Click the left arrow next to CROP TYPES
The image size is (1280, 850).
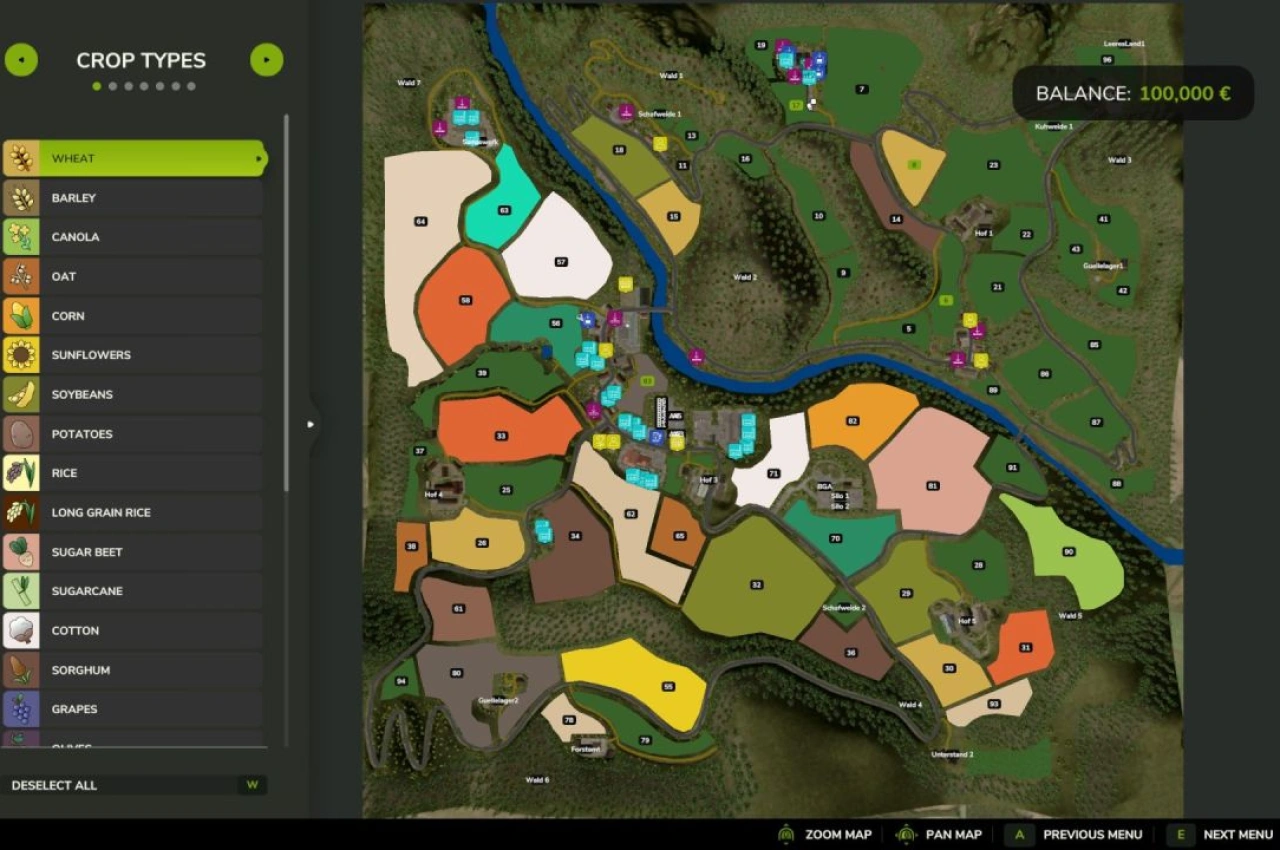click(x=21, y=60)
